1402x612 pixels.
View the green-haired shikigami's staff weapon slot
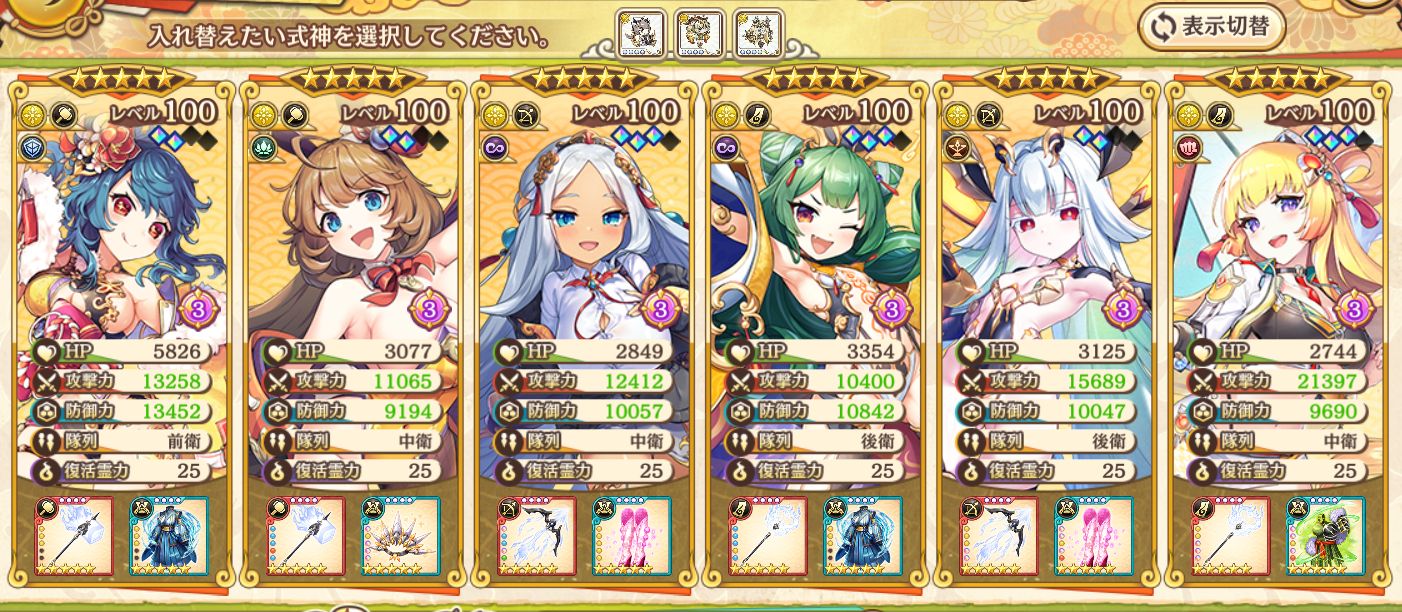point(769,537)
